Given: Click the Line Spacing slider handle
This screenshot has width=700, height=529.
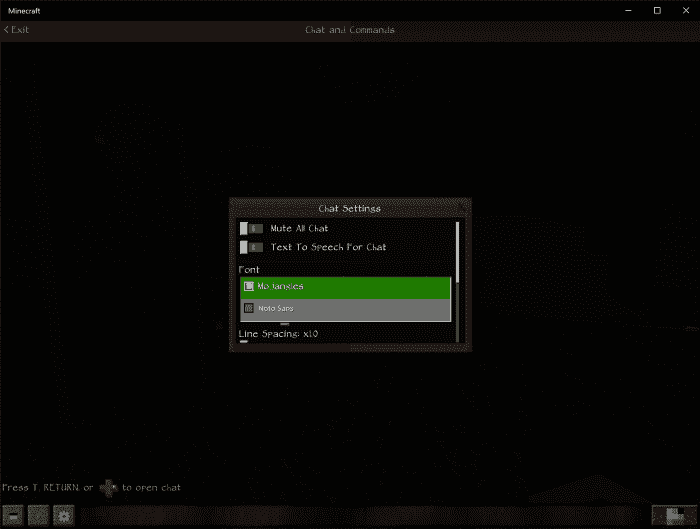Looking at the screenshot, I should point(245,342).
